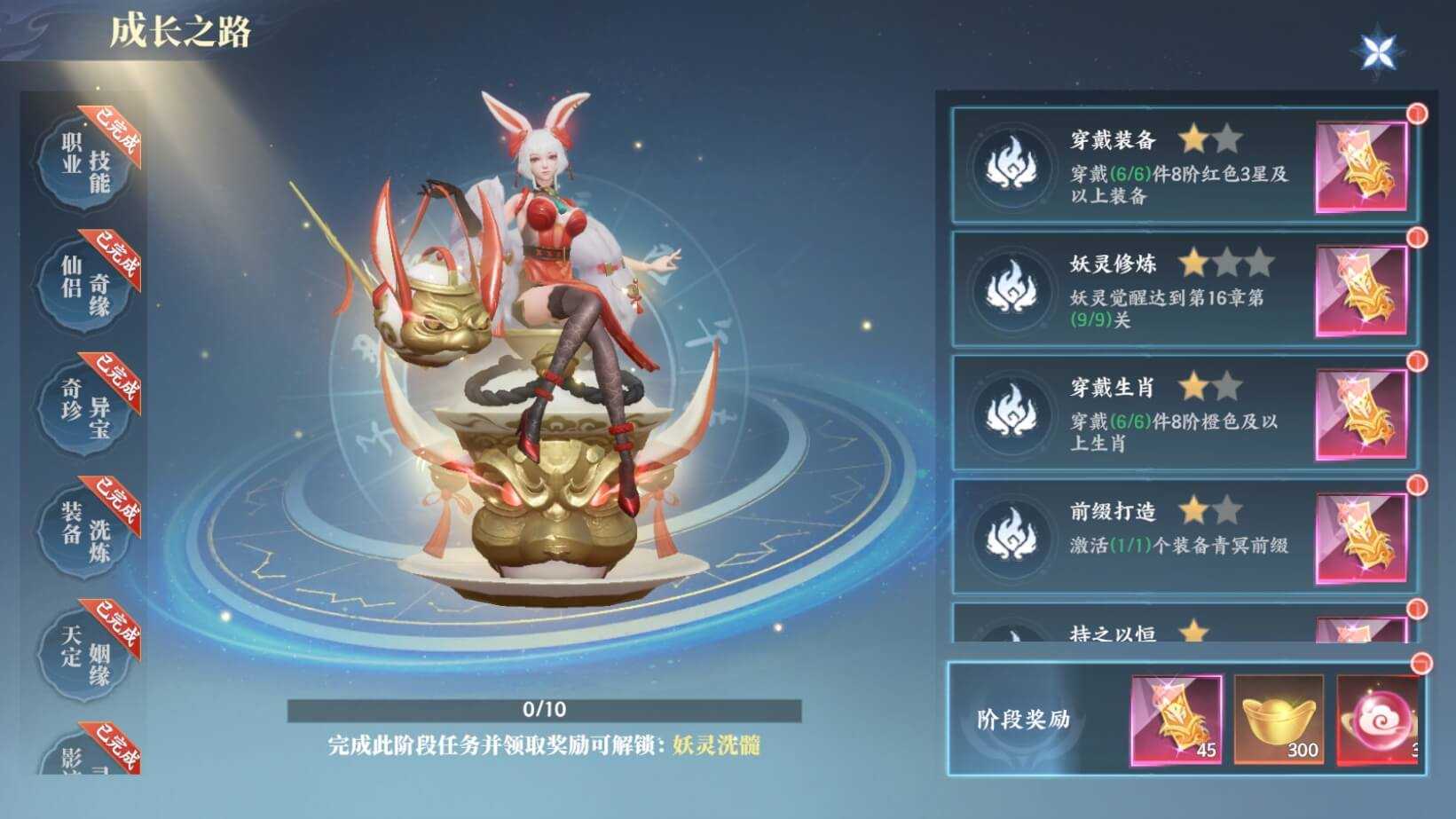Select the 穿戴装备 quest flame emblem
The height and width of the screenshot is (819, 1456).
1011,164
